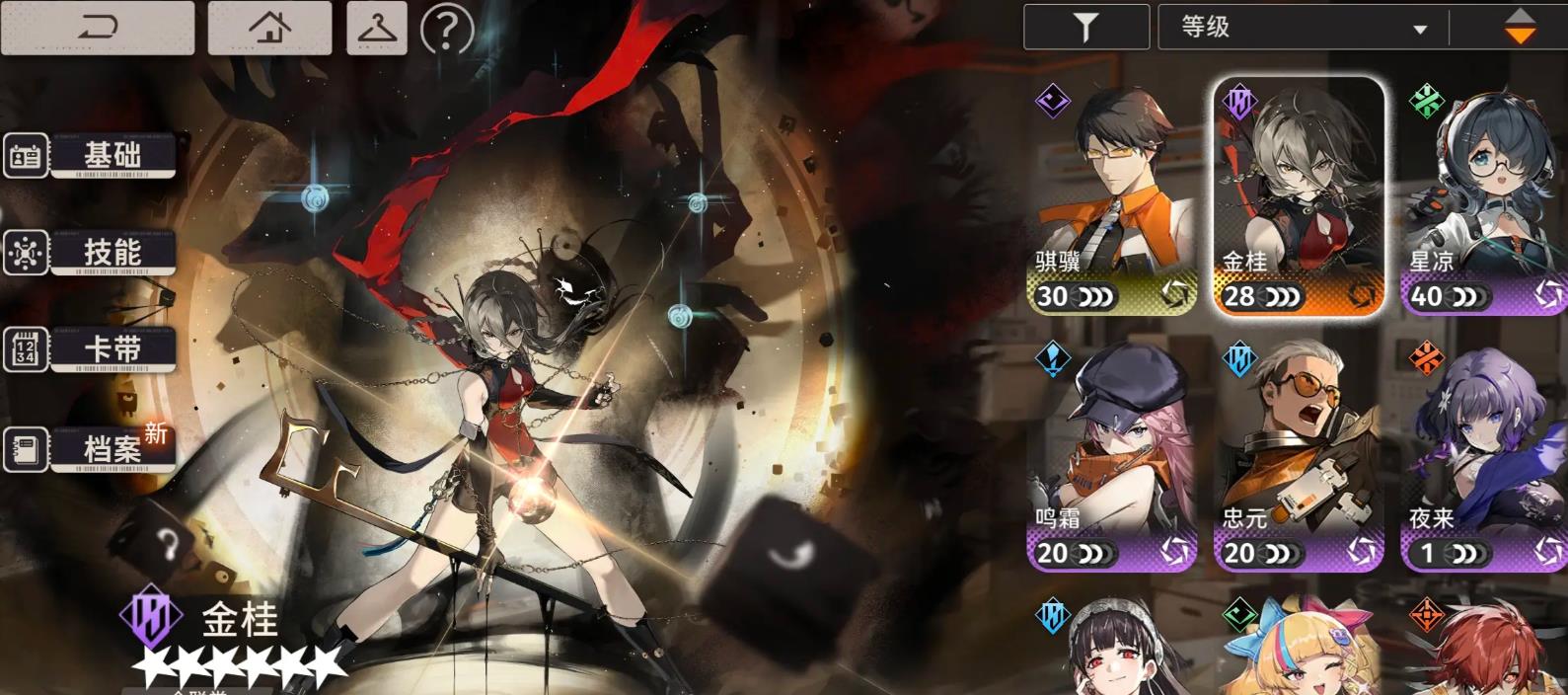The image size is (1568, 695).
Task: Open the wardrobe hanger button
Action: (x=377, y=28)
